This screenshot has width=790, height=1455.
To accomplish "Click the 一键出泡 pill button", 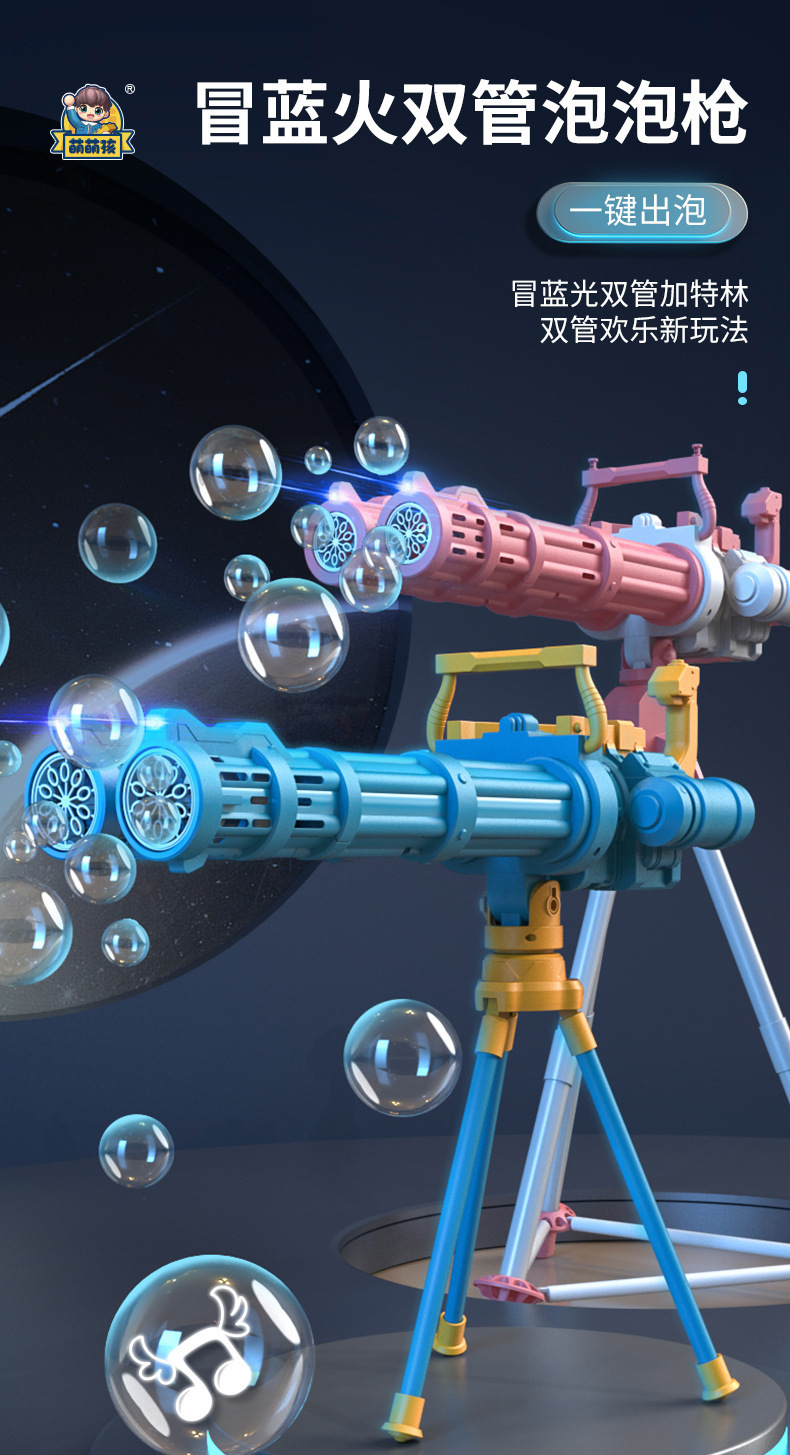I will coord(641,212).
